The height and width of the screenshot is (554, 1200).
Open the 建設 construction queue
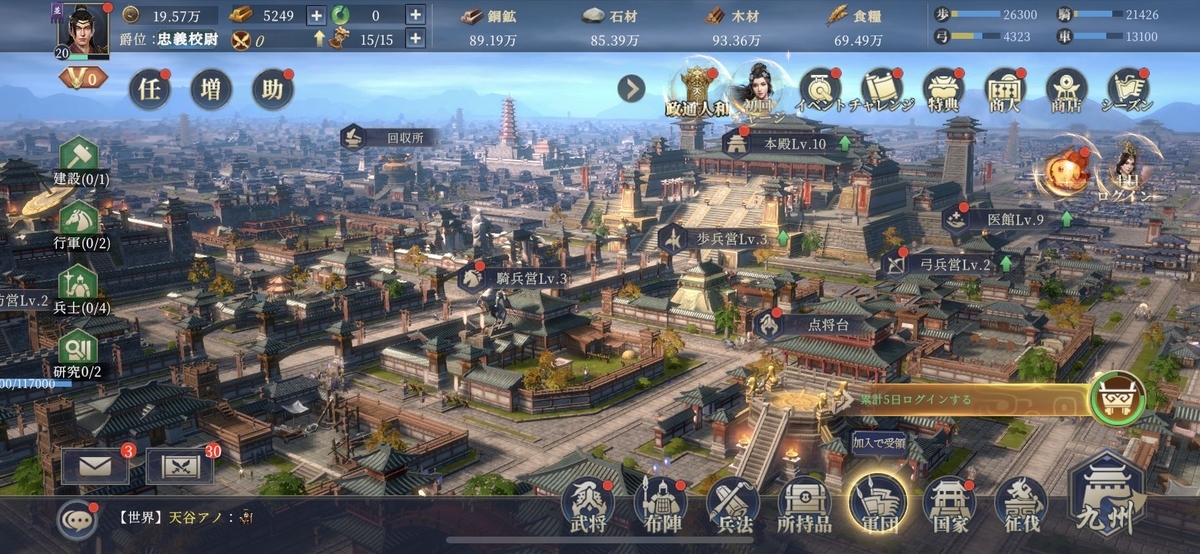tap(79, 161)
